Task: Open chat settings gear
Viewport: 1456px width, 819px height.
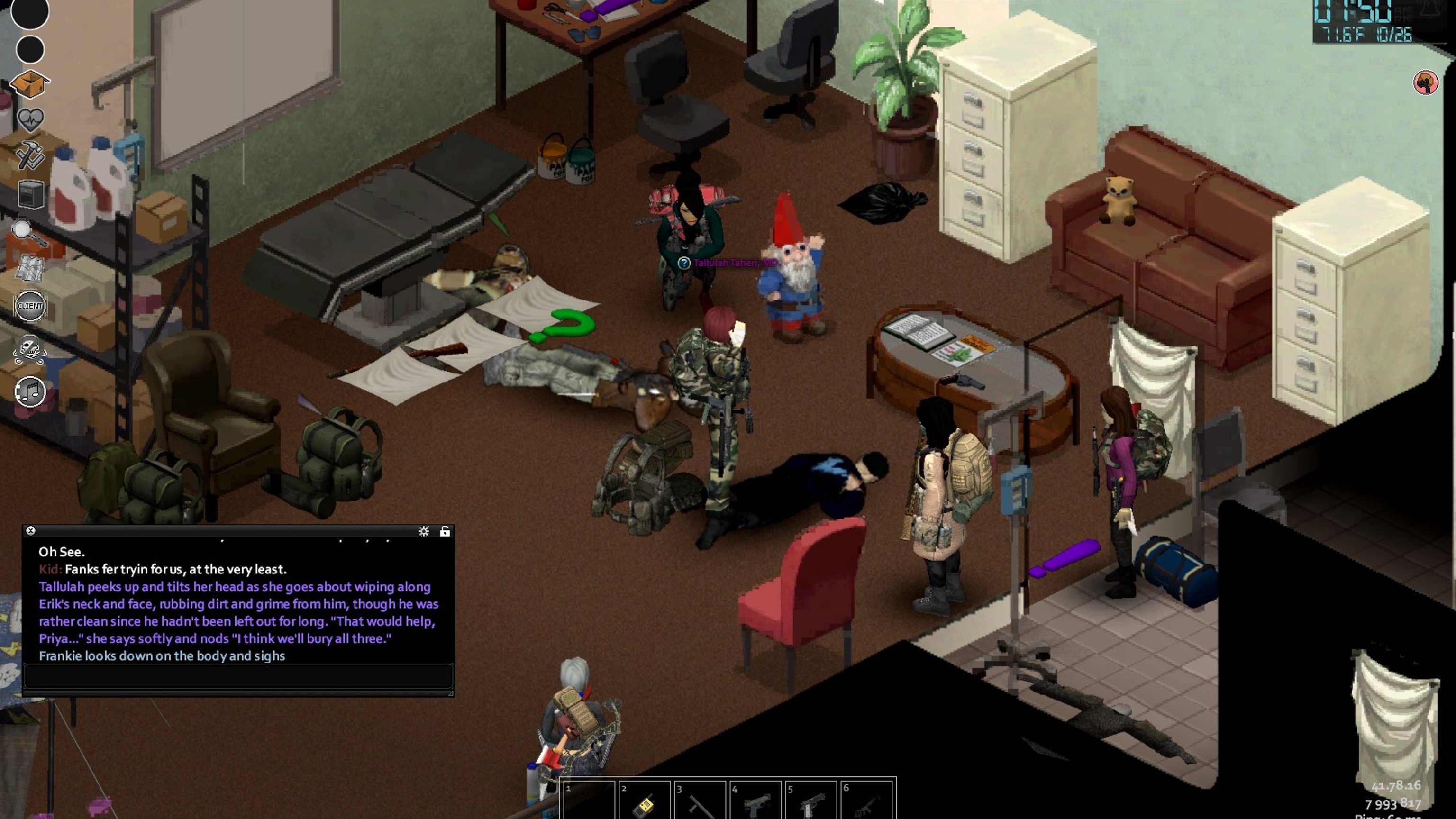Action: tap(423, 531)
